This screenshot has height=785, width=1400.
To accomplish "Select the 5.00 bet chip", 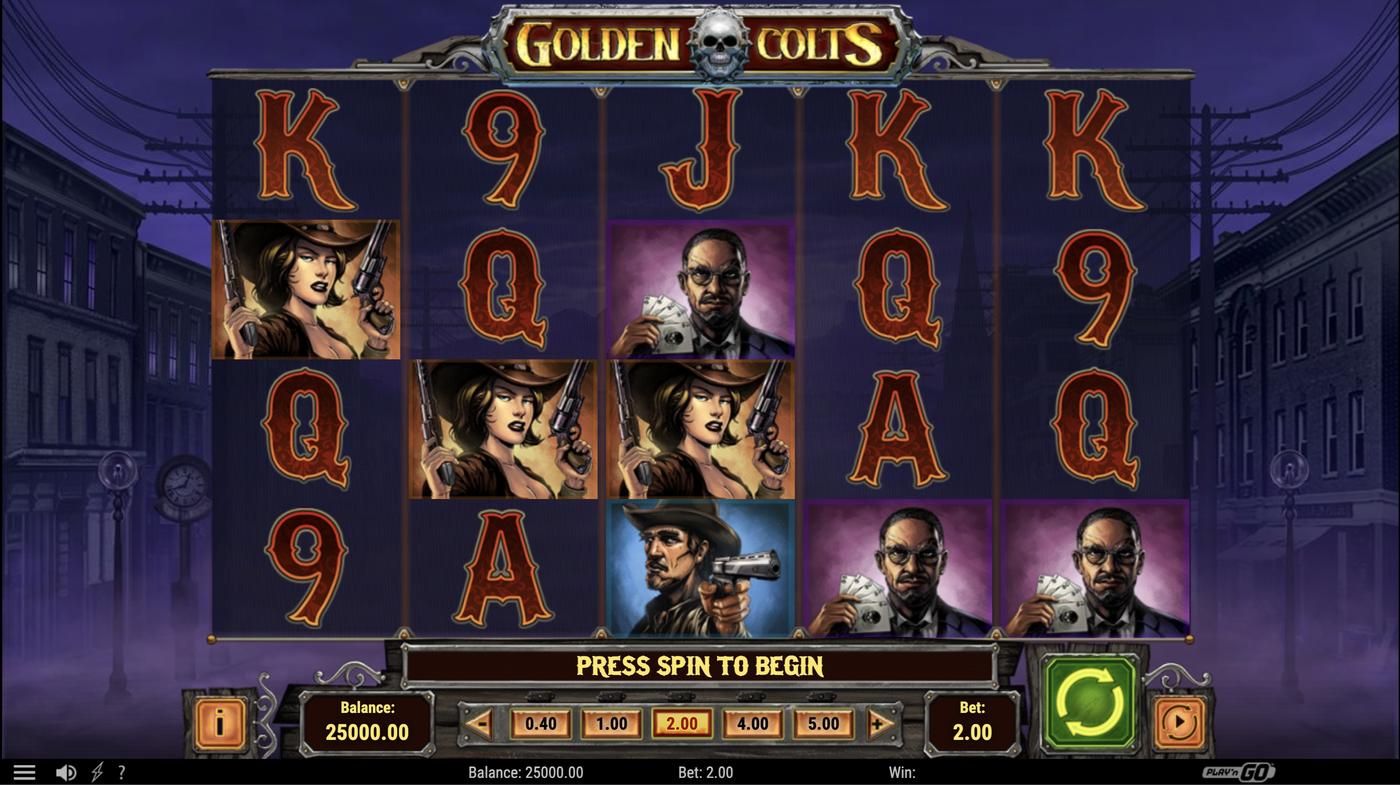I will pos(823,722).
